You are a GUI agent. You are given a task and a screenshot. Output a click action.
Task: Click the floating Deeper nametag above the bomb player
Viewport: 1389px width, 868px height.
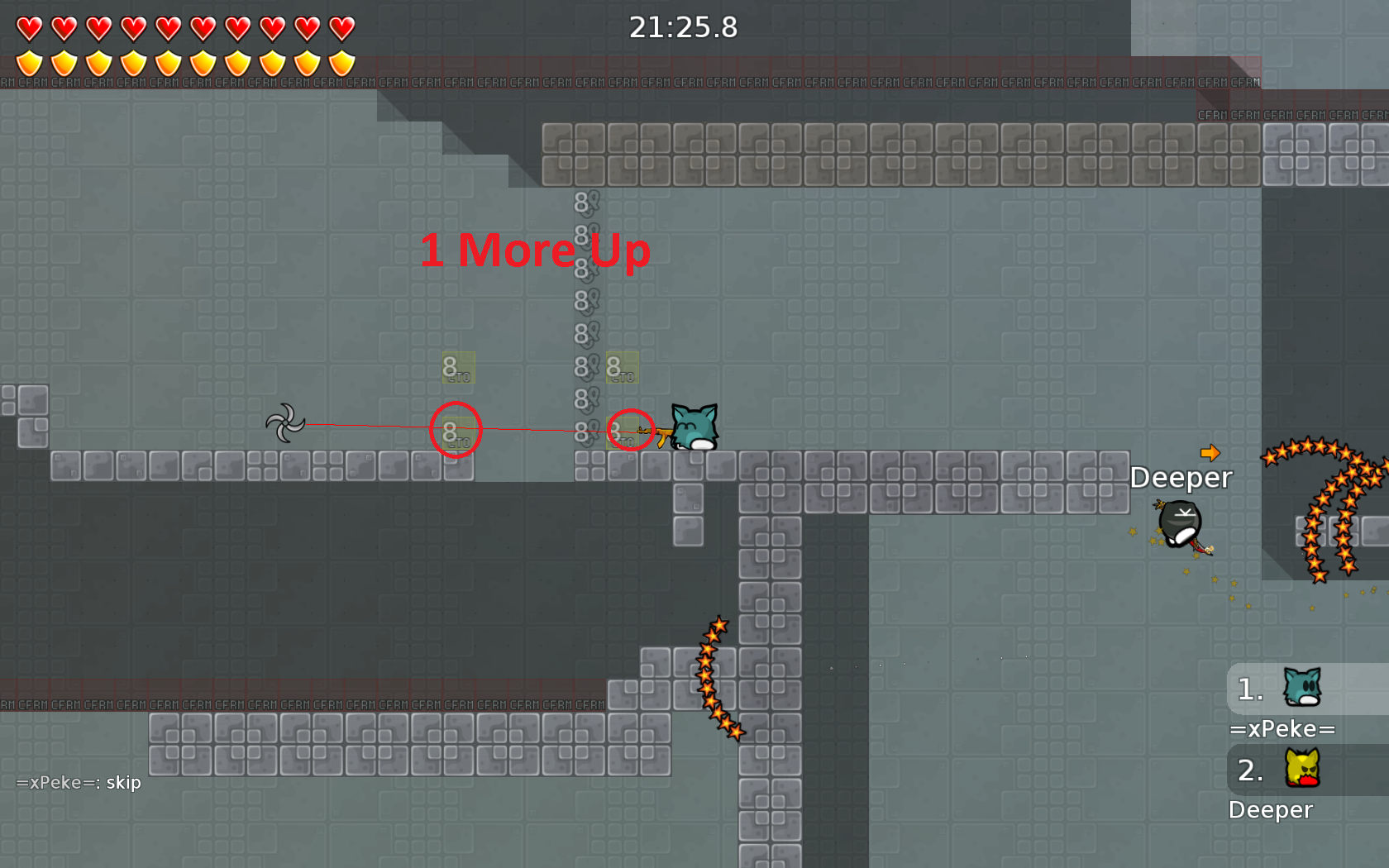coord(1181,477)
